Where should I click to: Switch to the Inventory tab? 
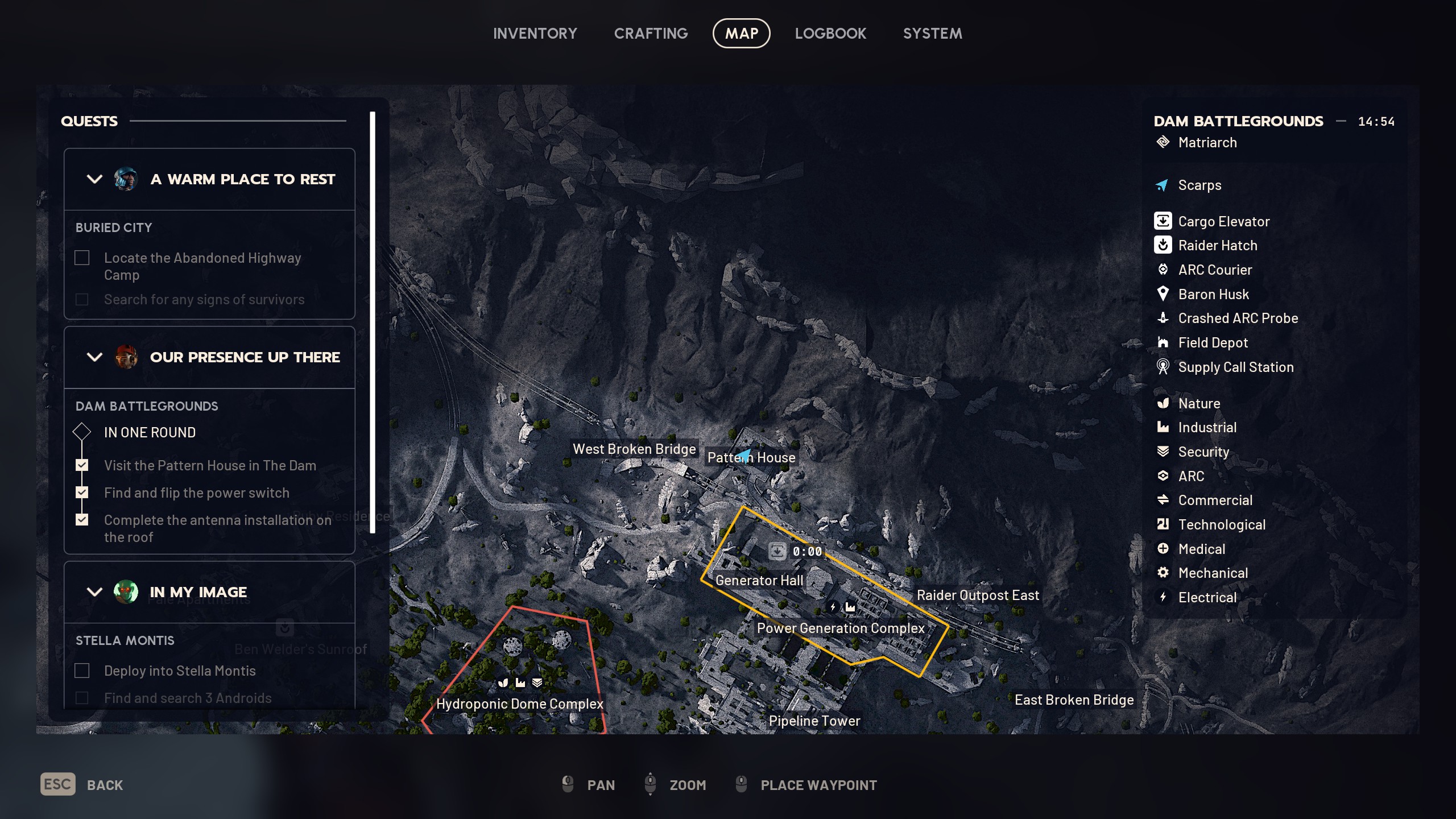(x=535, y=34)
